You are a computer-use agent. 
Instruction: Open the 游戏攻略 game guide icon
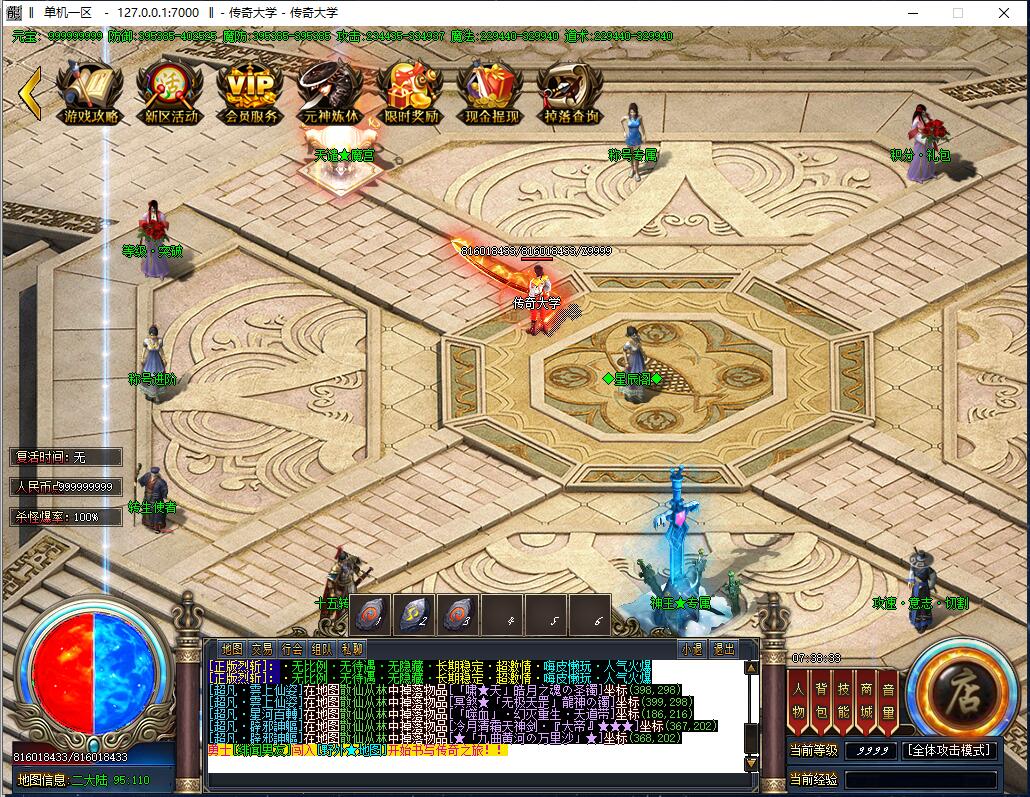pos(91,91)
